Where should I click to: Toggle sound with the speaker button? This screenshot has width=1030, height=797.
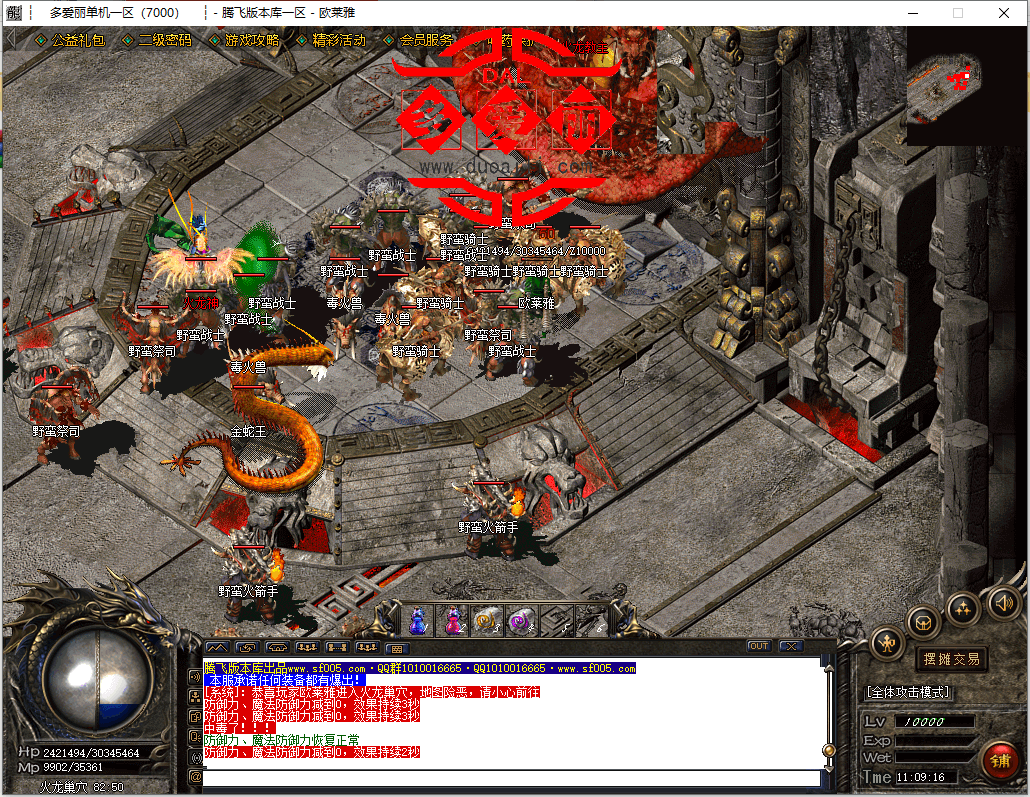pyautogui.click(x=1003, y=602)
